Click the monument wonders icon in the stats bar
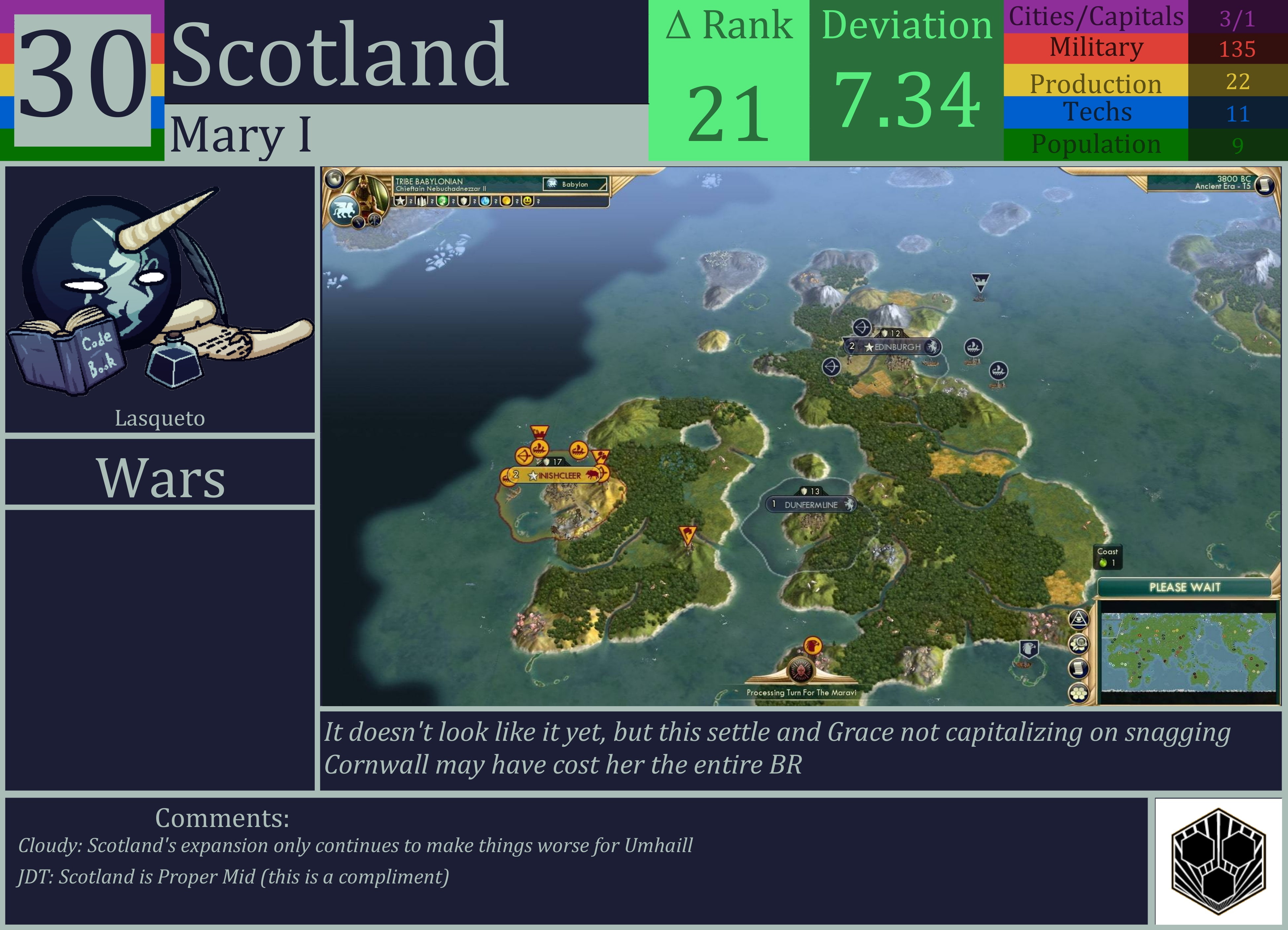 point(422,202)
